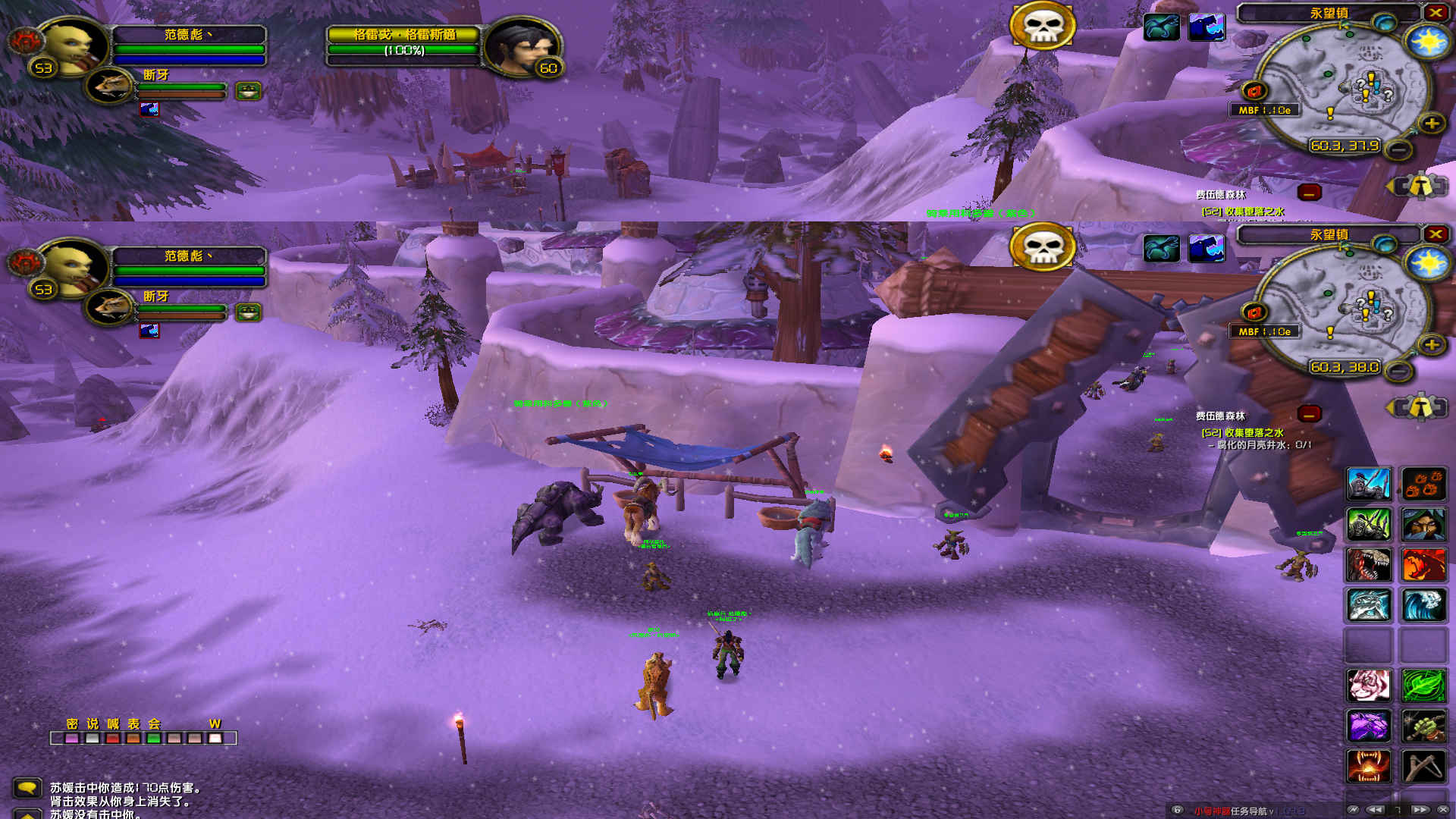This screenshot has width=1456, height=819.
Task: Activate the fiery roaring beast ability
Action: point(1423,565)
